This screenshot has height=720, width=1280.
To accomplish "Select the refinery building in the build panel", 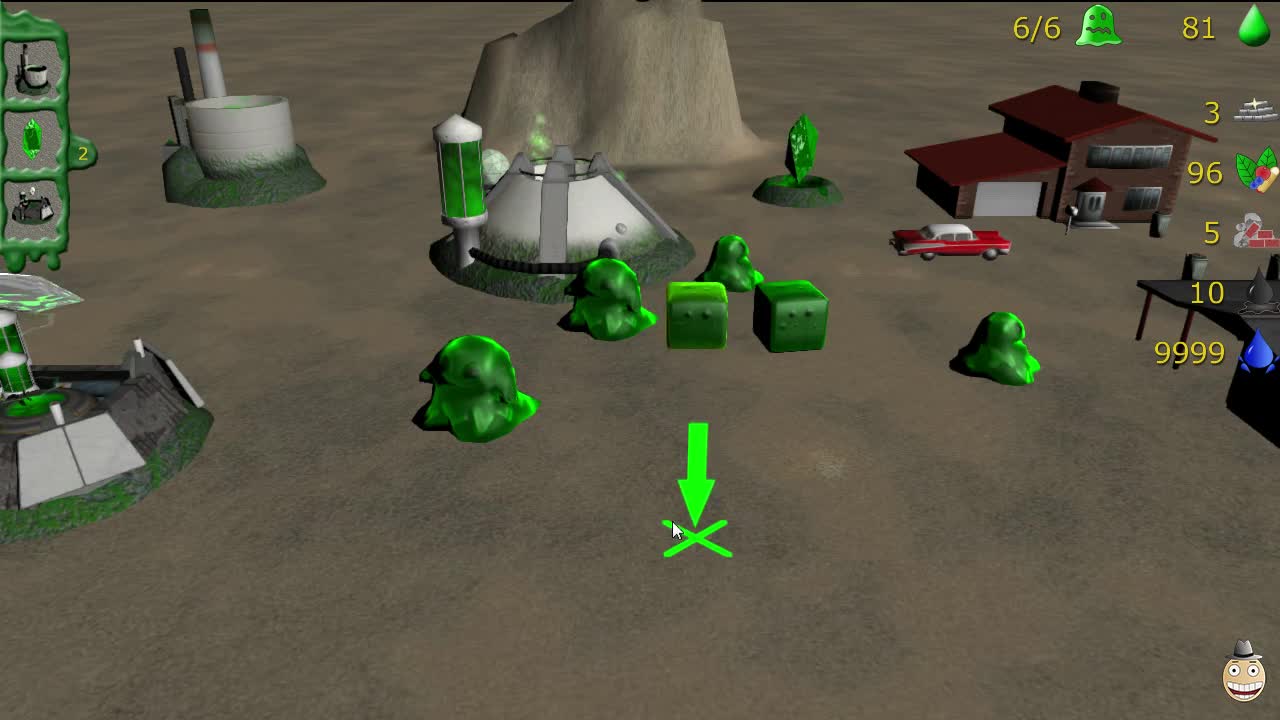I will (35, 205).
